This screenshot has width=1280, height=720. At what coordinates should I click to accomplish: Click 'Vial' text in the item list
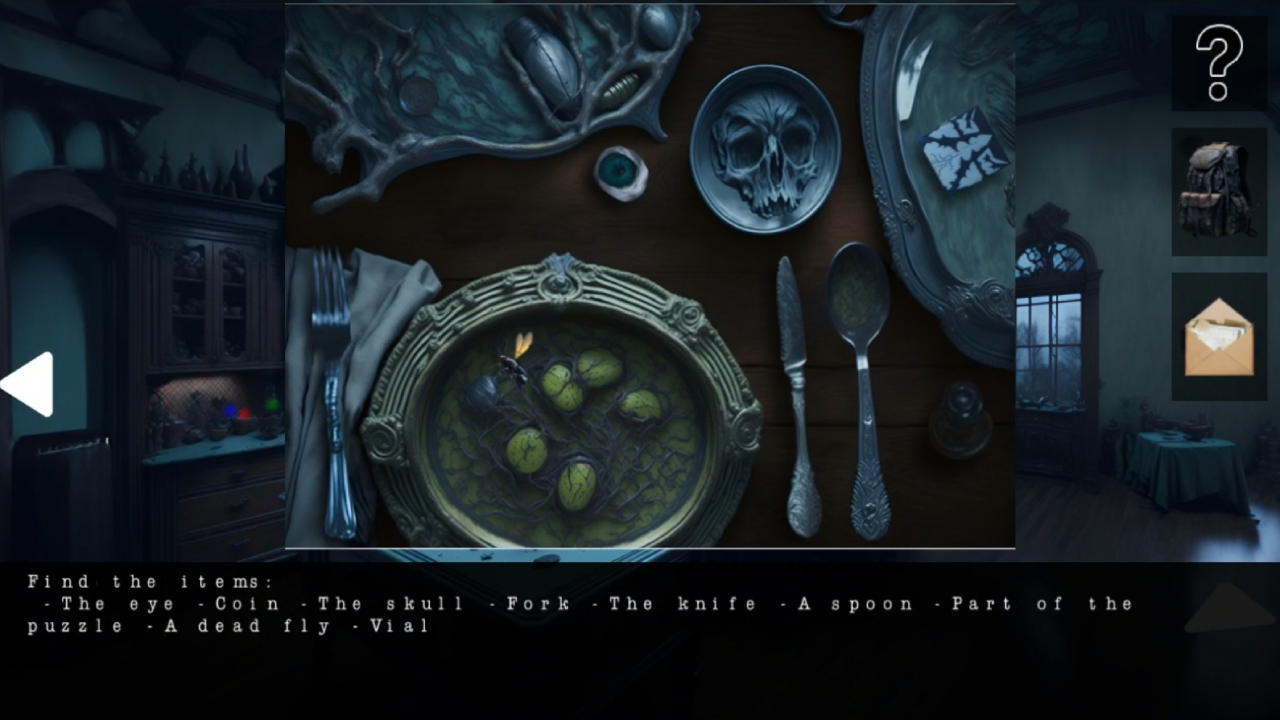tap(400, 625)
